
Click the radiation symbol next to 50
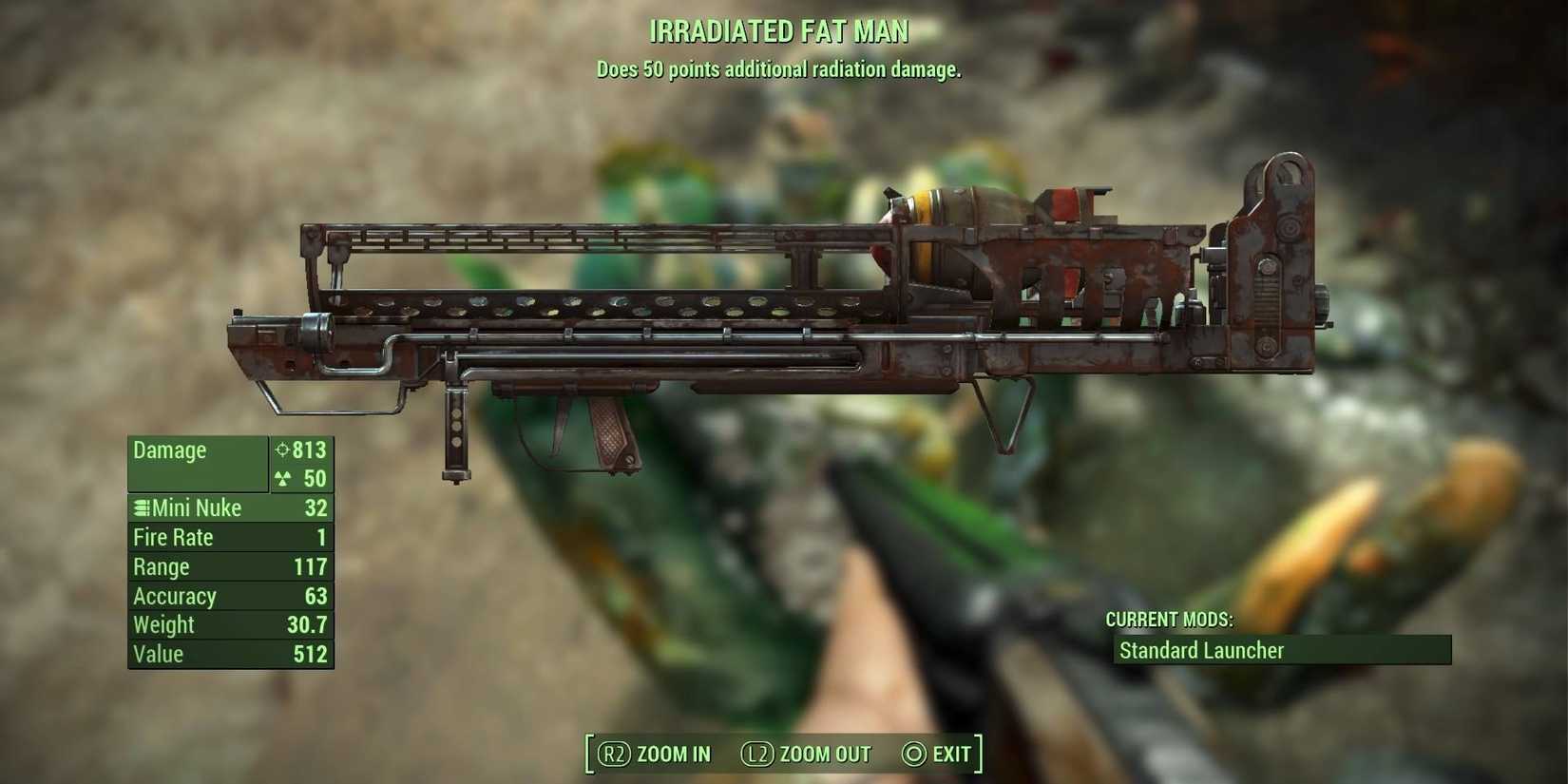pyautogui.click(x=284, y=479)
